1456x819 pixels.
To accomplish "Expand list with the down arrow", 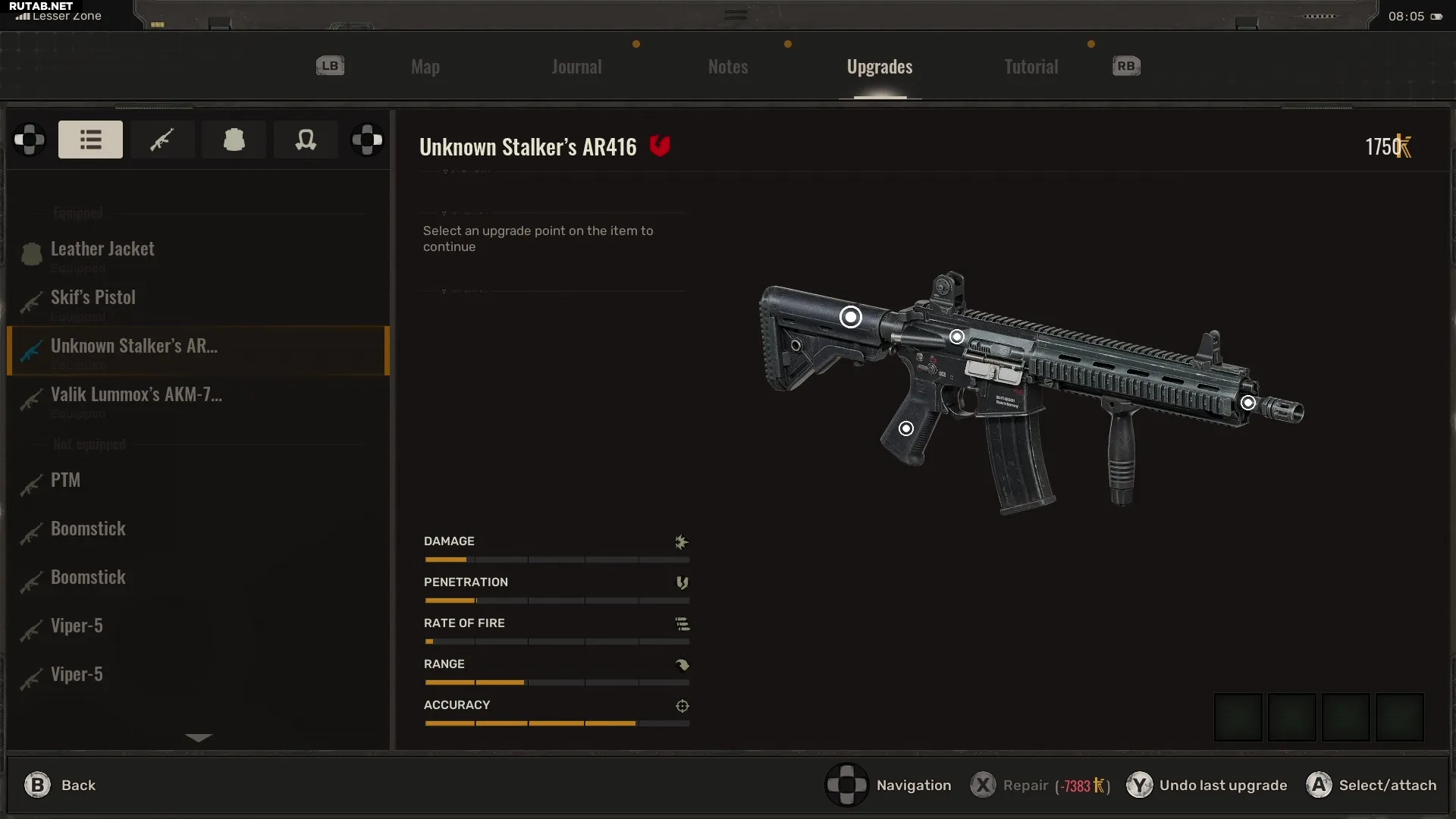I will [x=199, y=737].
